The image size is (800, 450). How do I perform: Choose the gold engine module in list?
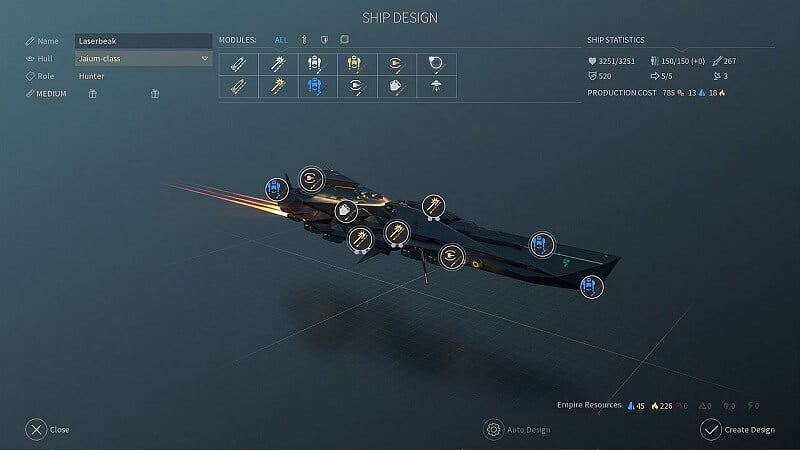pos(395,64)
